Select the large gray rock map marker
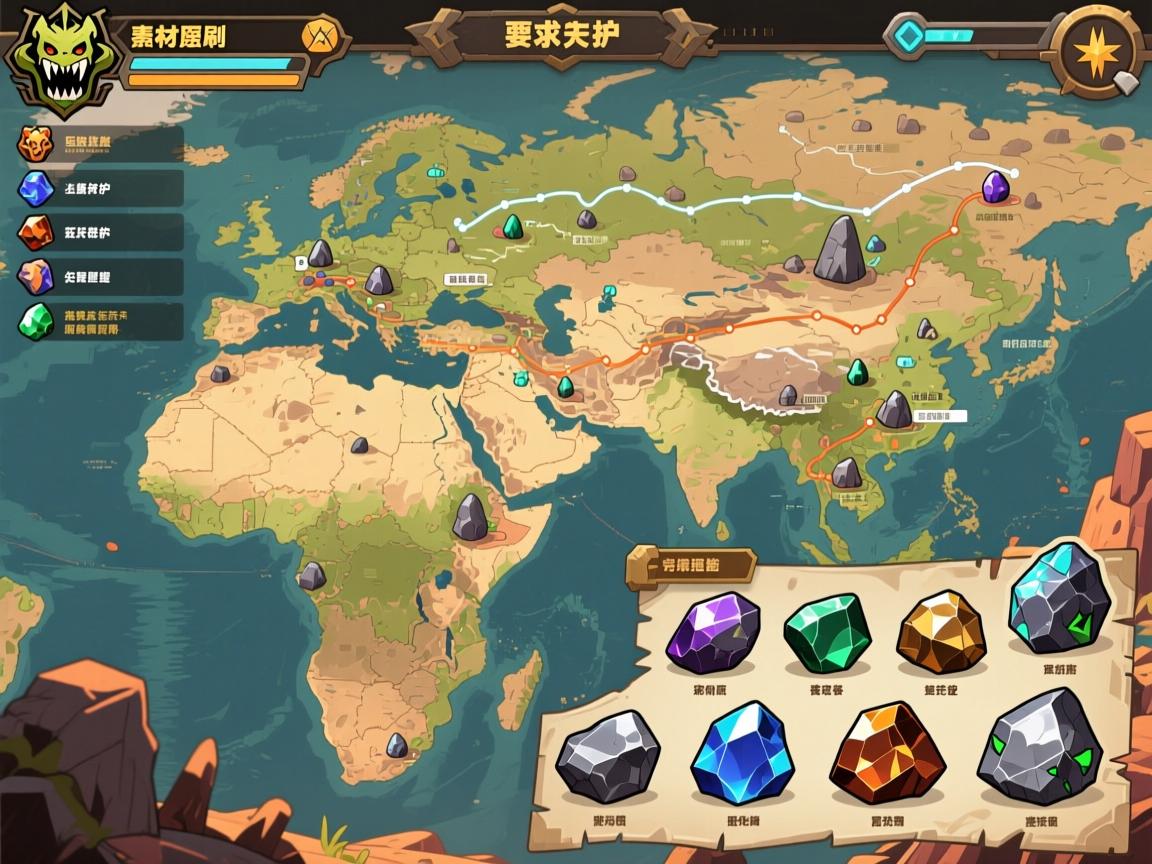The image size is (1152, 864). coord(838,251)
